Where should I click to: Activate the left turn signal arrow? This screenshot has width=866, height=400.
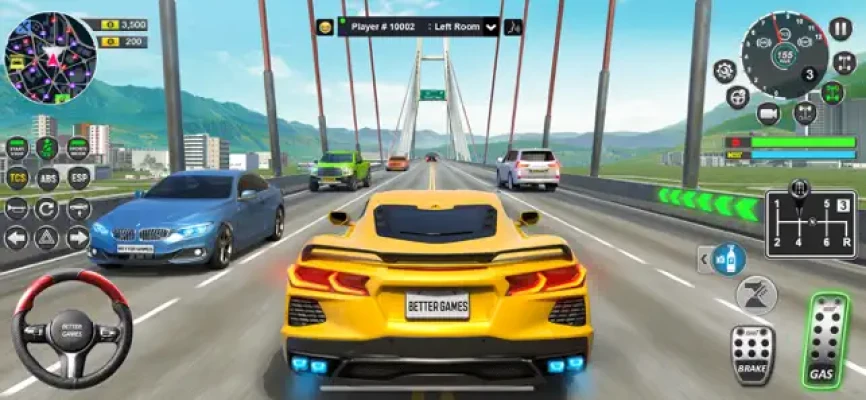point(17,238)
